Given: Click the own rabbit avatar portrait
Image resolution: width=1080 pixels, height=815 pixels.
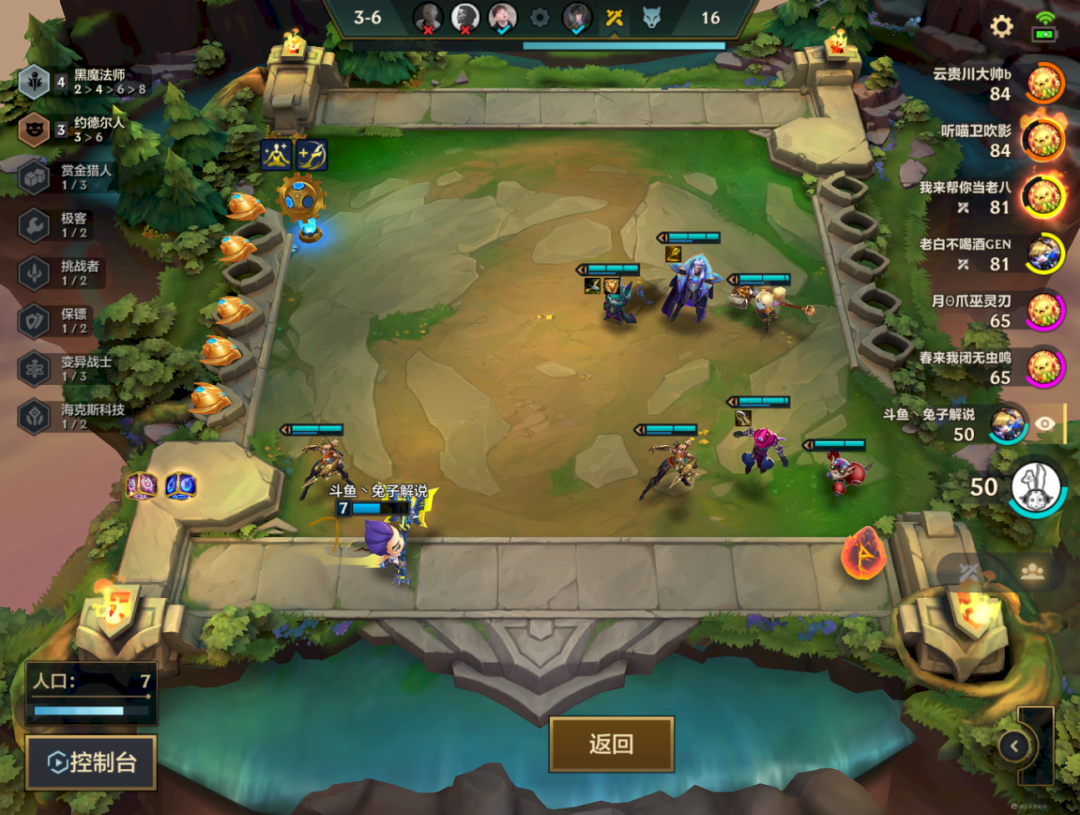Looking at the screenshot, I should 1036,488.
